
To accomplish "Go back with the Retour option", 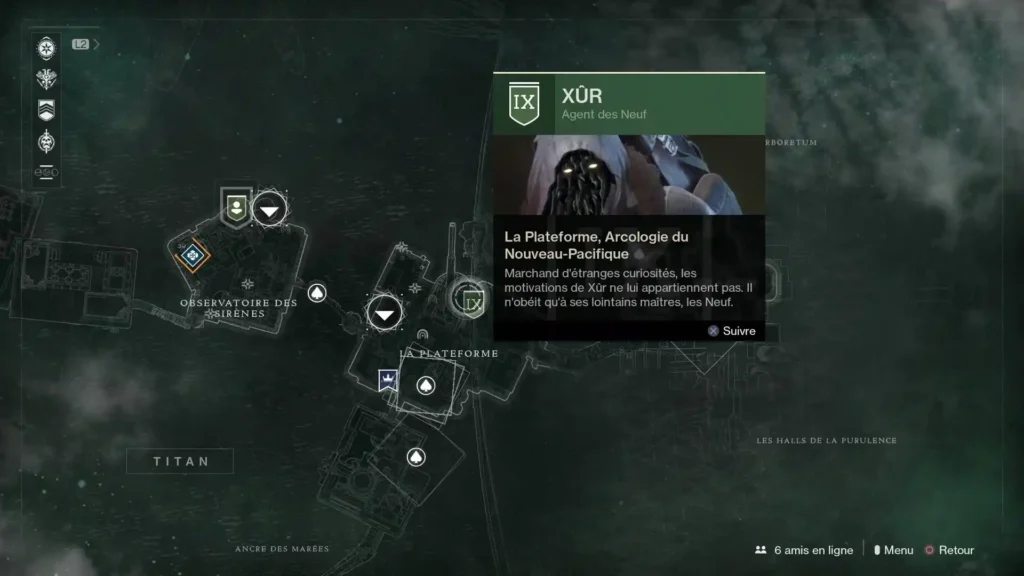I will tap(949, 550).
